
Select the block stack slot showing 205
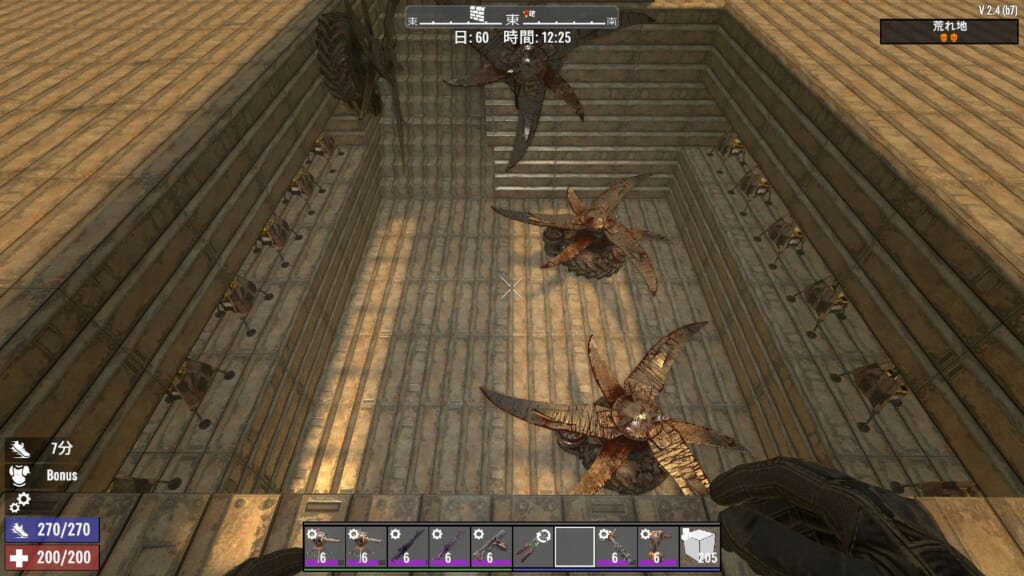coord(700,547)
